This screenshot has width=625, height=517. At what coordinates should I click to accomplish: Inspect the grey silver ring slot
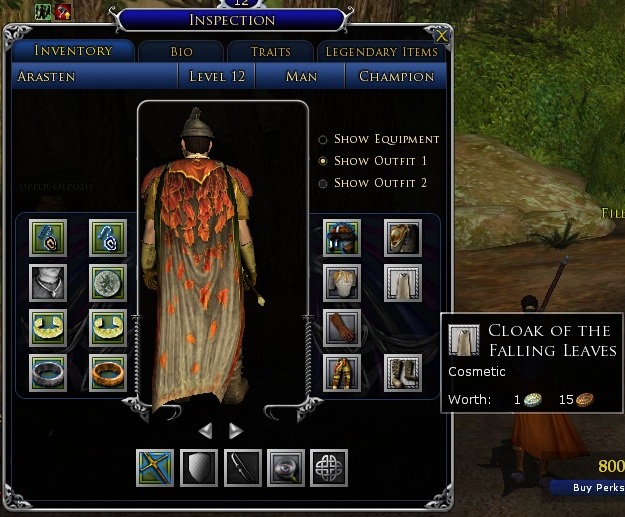(48, 372)
